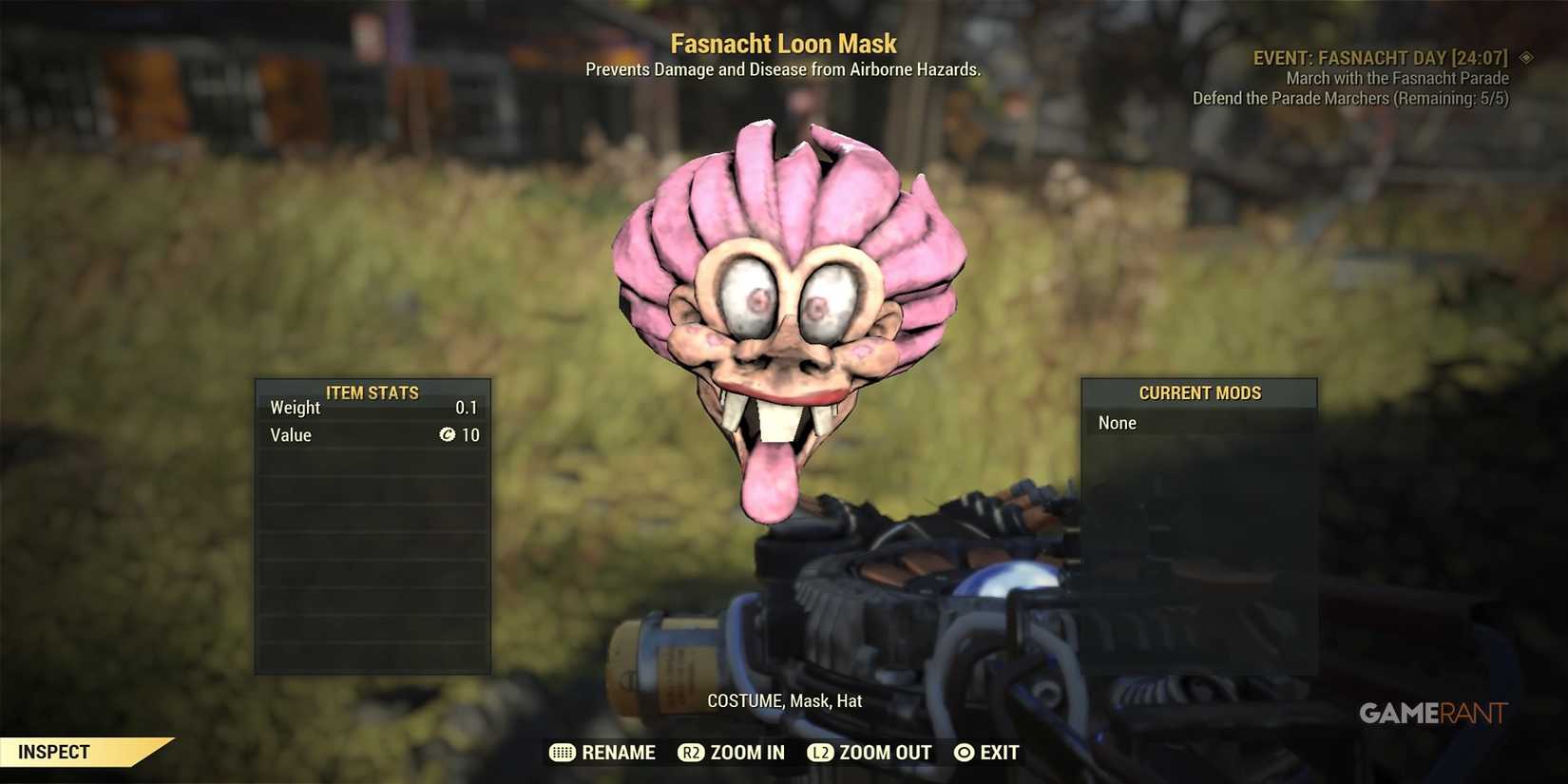
Task: Toggle tracking of the Fasnacht Day event
Action: 1378,57
